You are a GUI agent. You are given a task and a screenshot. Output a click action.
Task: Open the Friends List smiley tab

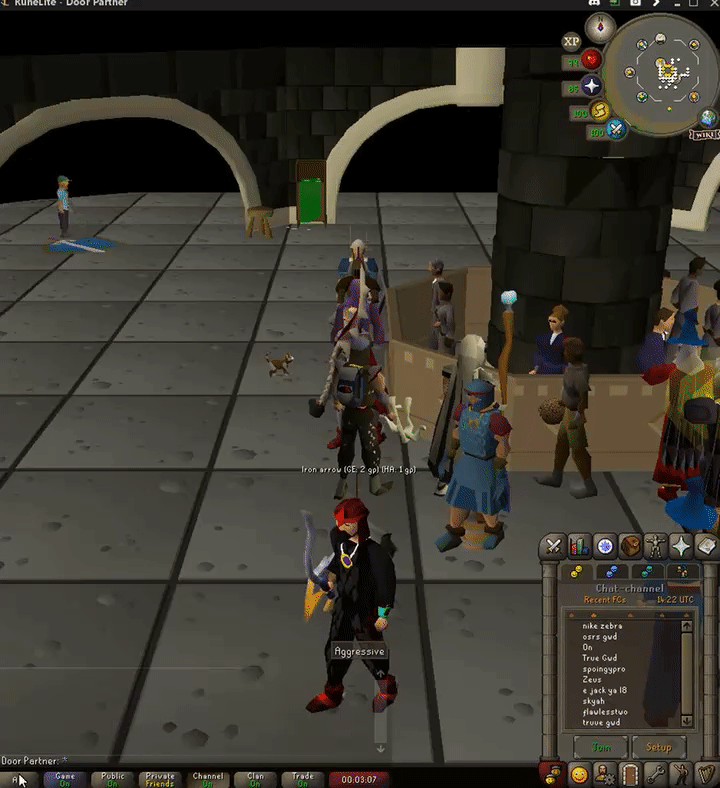579,774
